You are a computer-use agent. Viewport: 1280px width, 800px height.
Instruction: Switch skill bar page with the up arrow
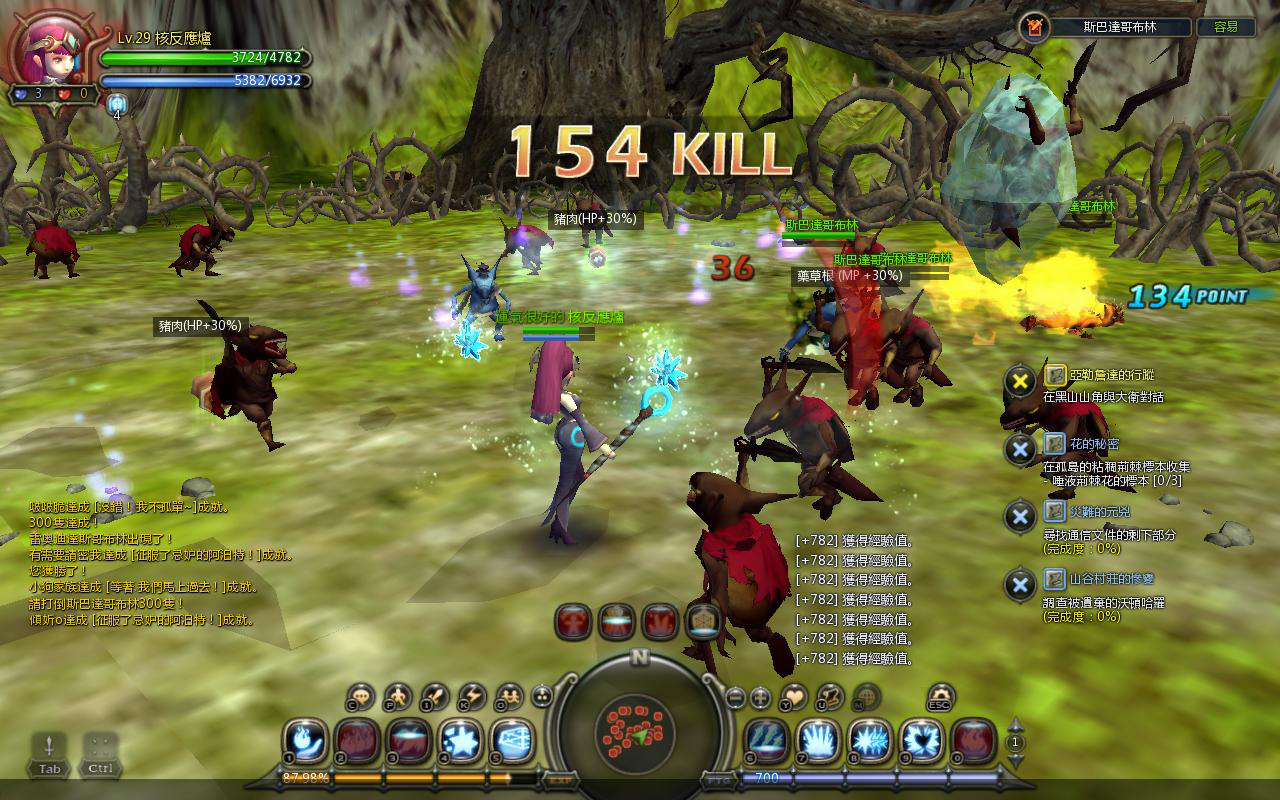pyautogui.click(x=1016, y=725)
